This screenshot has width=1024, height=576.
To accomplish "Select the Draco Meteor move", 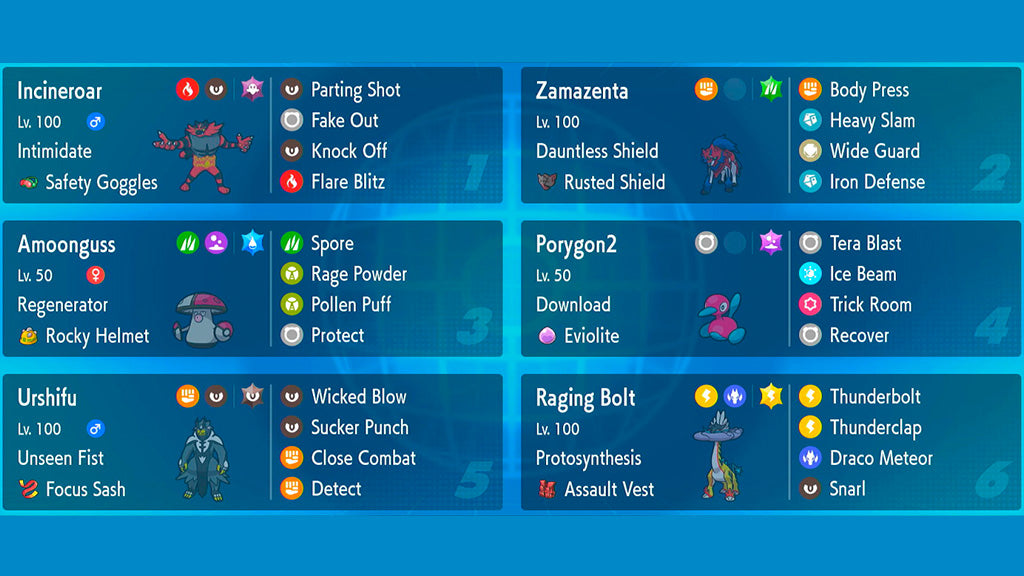I will [880, 458].
